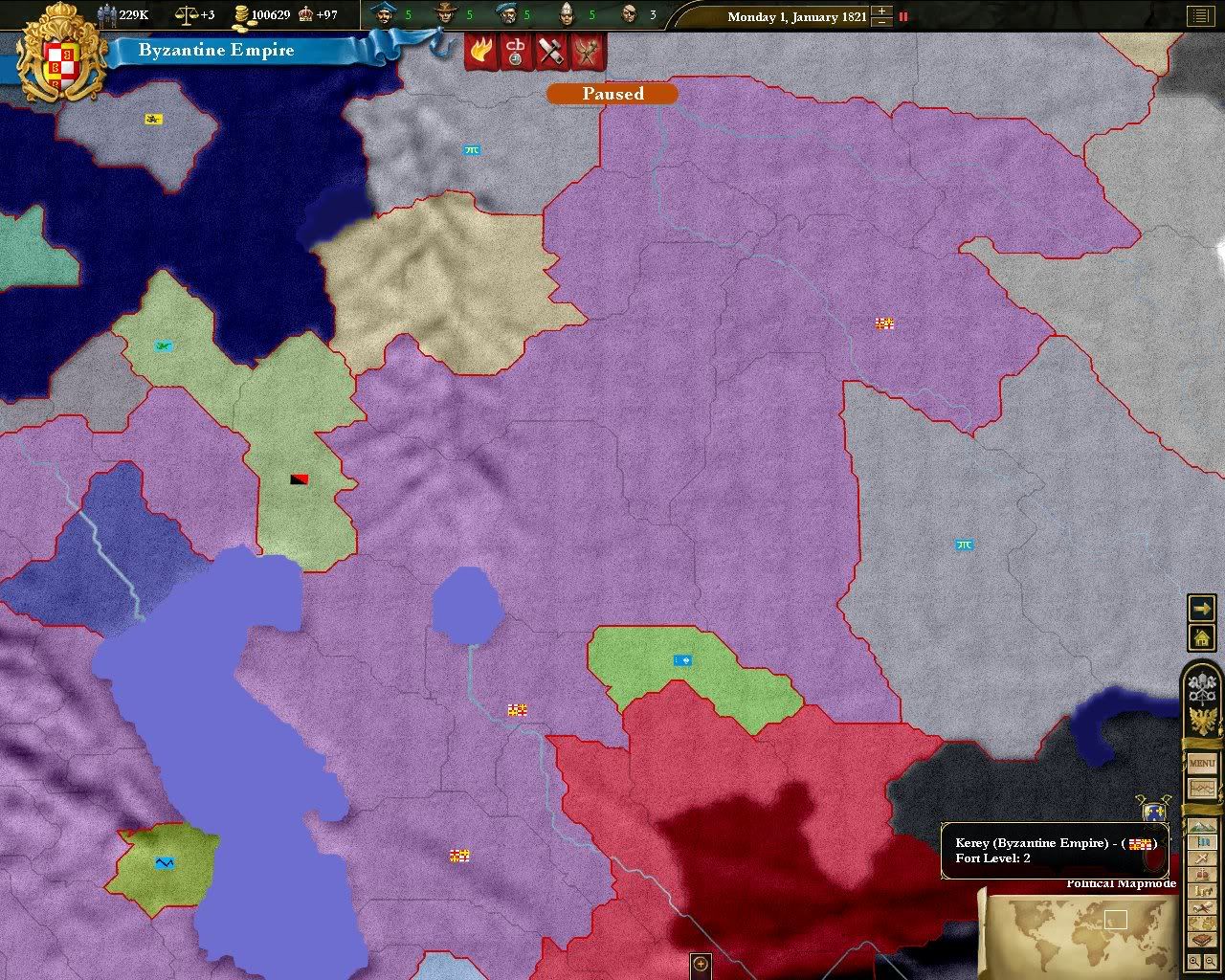The image size is (1225, 980).
Task: Click the flame alert icon above the map
Action: [x=480, y=51]
